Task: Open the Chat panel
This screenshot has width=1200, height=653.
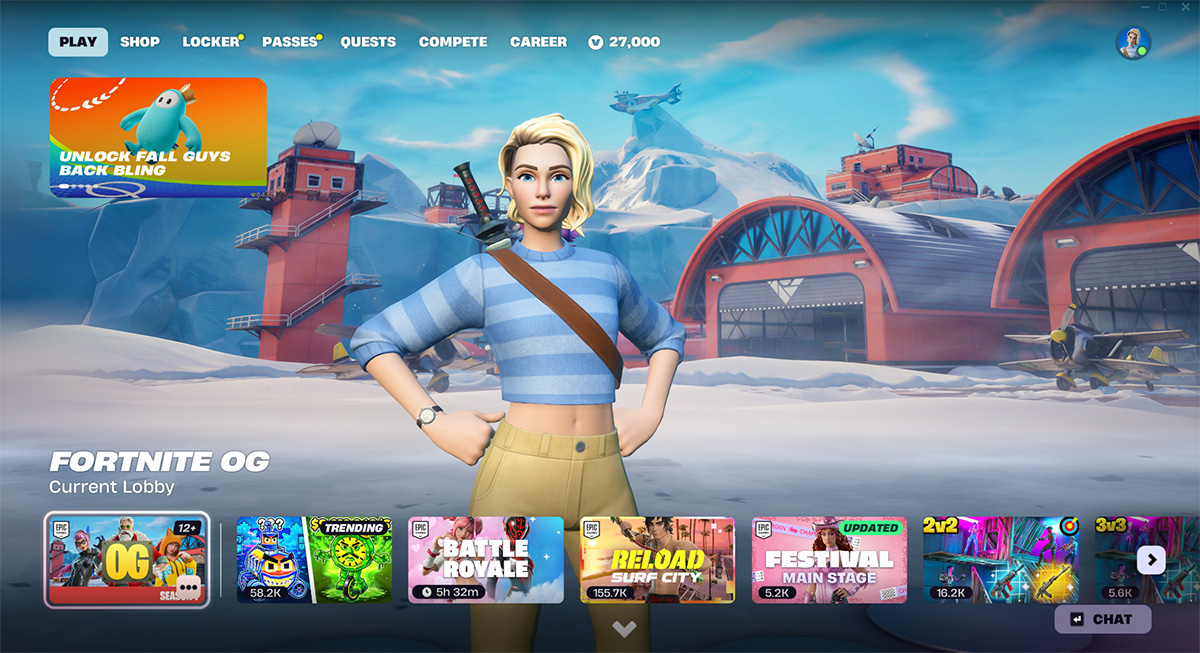Action: coord(1103,619)
